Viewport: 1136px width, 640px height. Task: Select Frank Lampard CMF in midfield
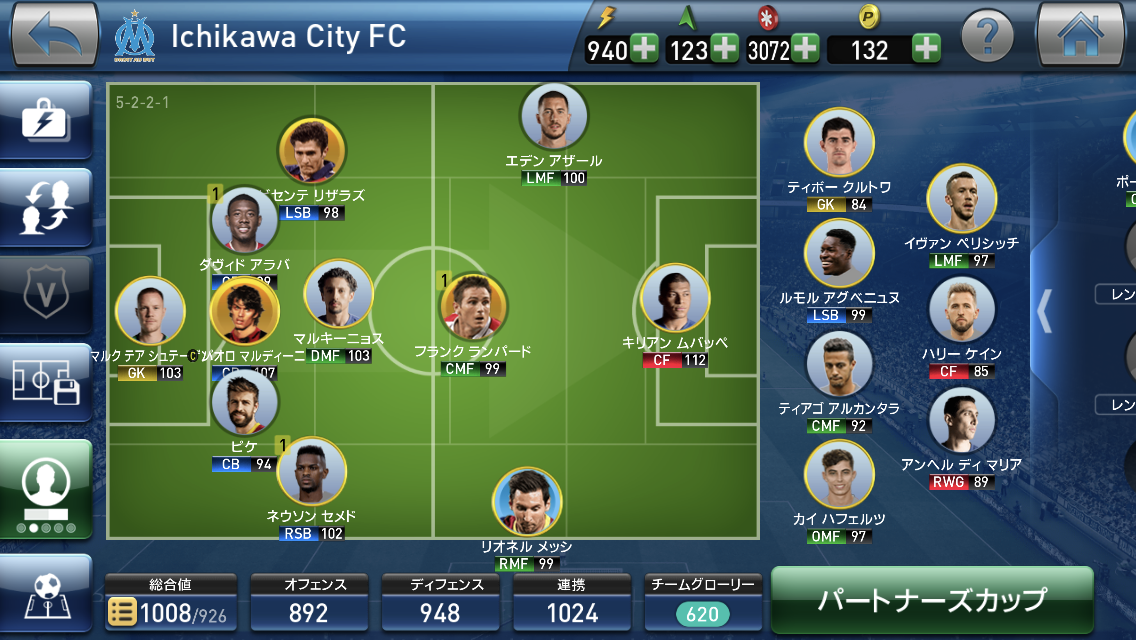(473, 307)
